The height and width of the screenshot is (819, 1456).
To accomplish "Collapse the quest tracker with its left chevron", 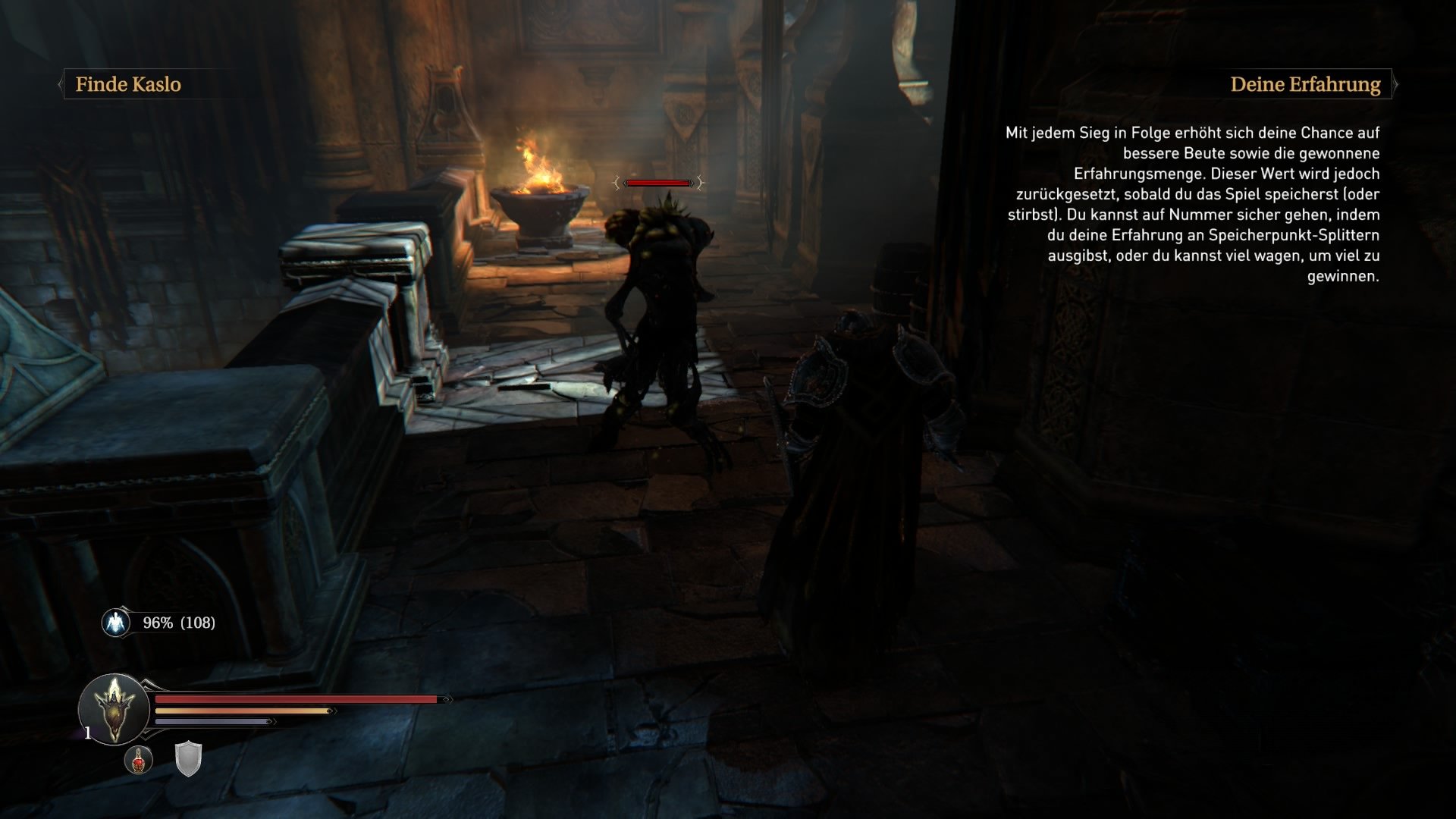I will pyautogui.click(x=60, y=84).
